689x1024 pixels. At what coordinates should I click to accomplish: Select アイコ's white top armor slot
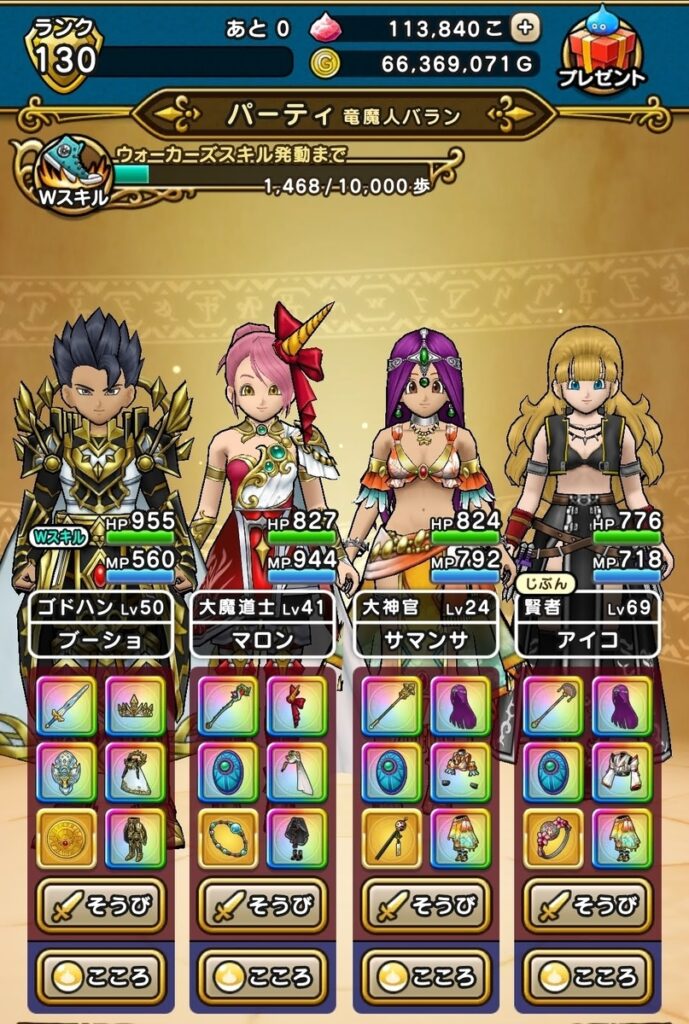(x=621, y=772)
